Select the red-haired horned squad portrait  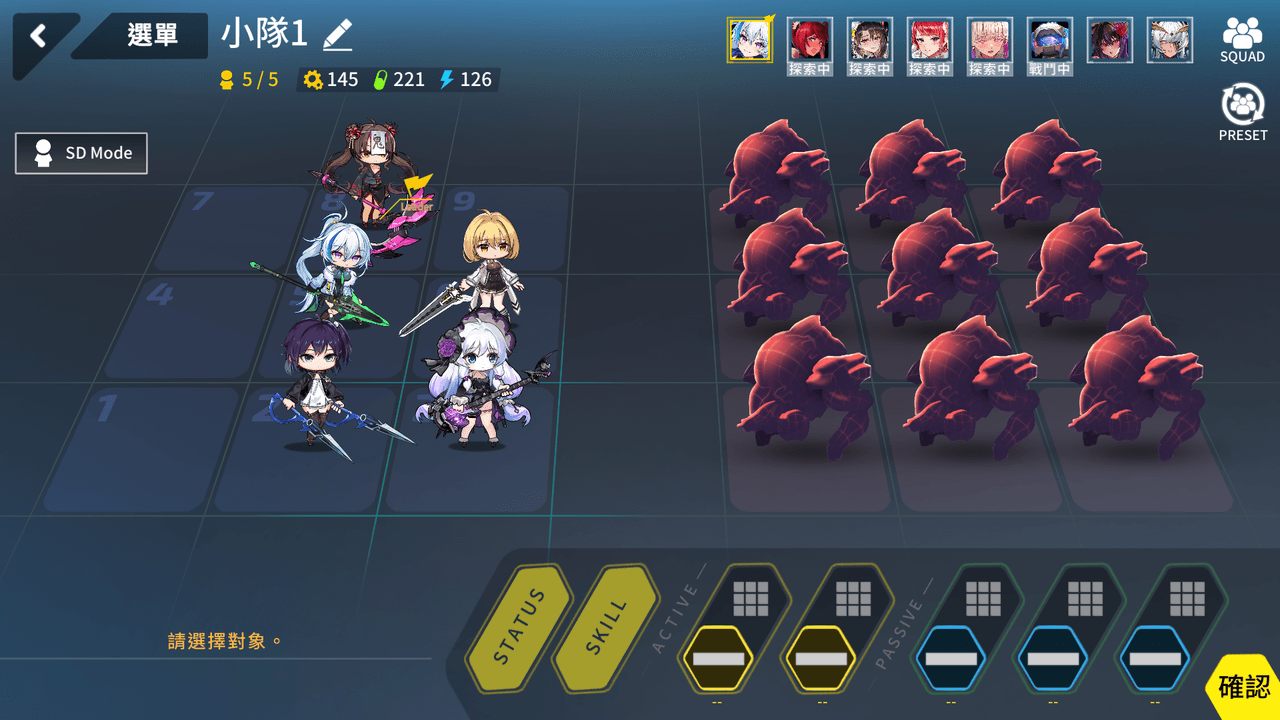[809, 42]
